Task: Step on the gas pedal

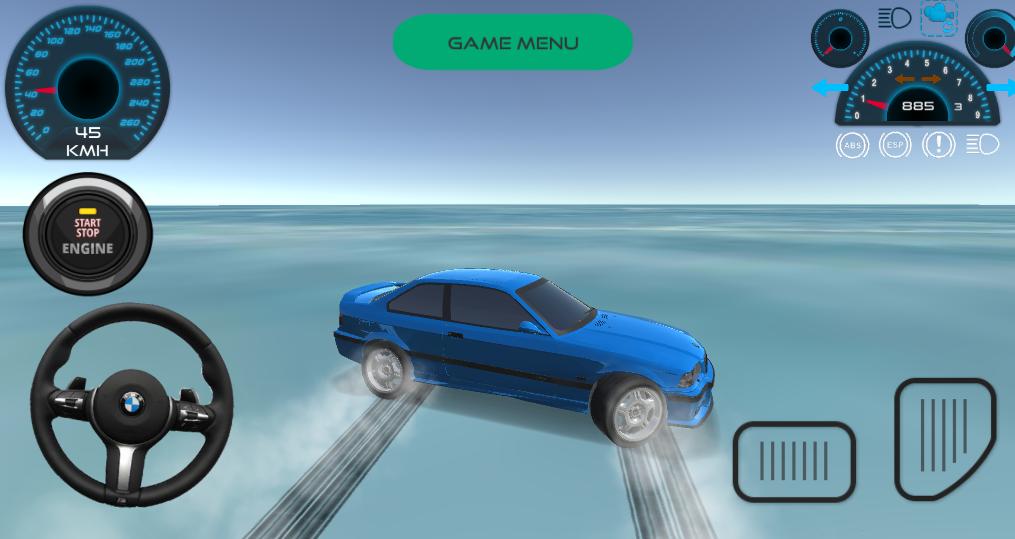Action: (x=945, y=437)
